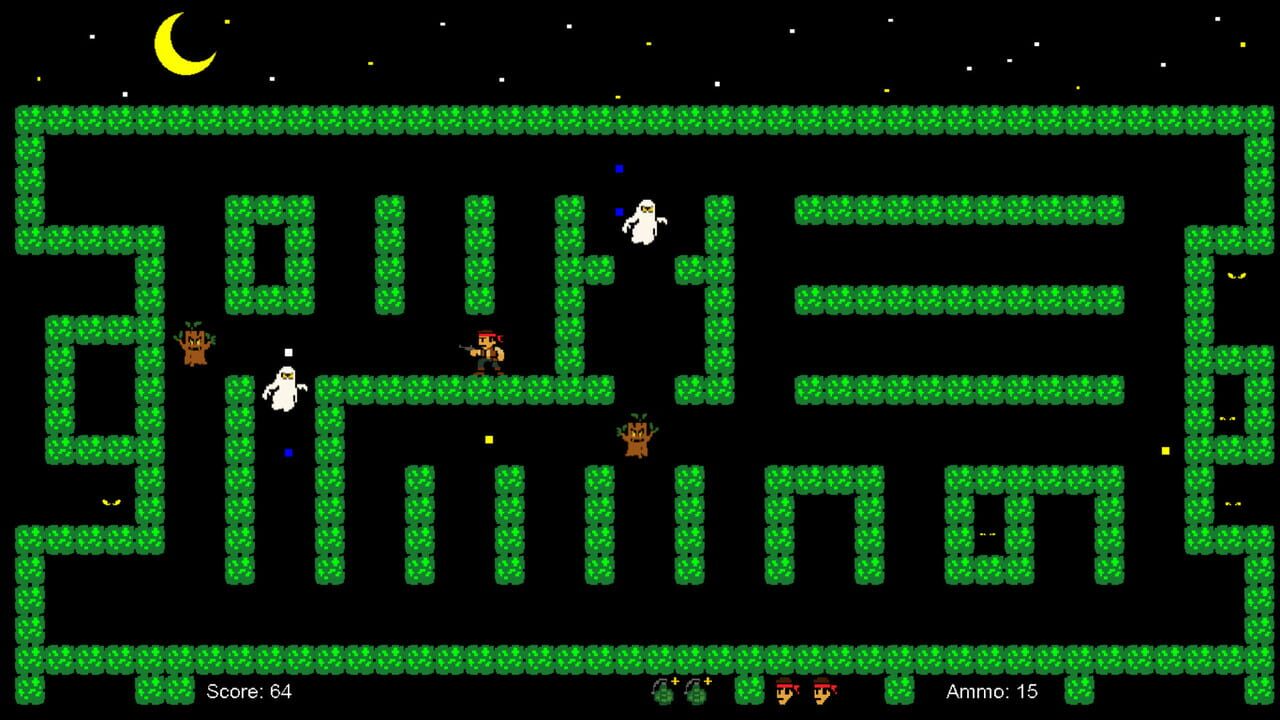This screenshot has height=720, width=1280.
Task: Click the yellow square pickup near the right wall
Action: pyautogui.click(x=1165, y=450)
